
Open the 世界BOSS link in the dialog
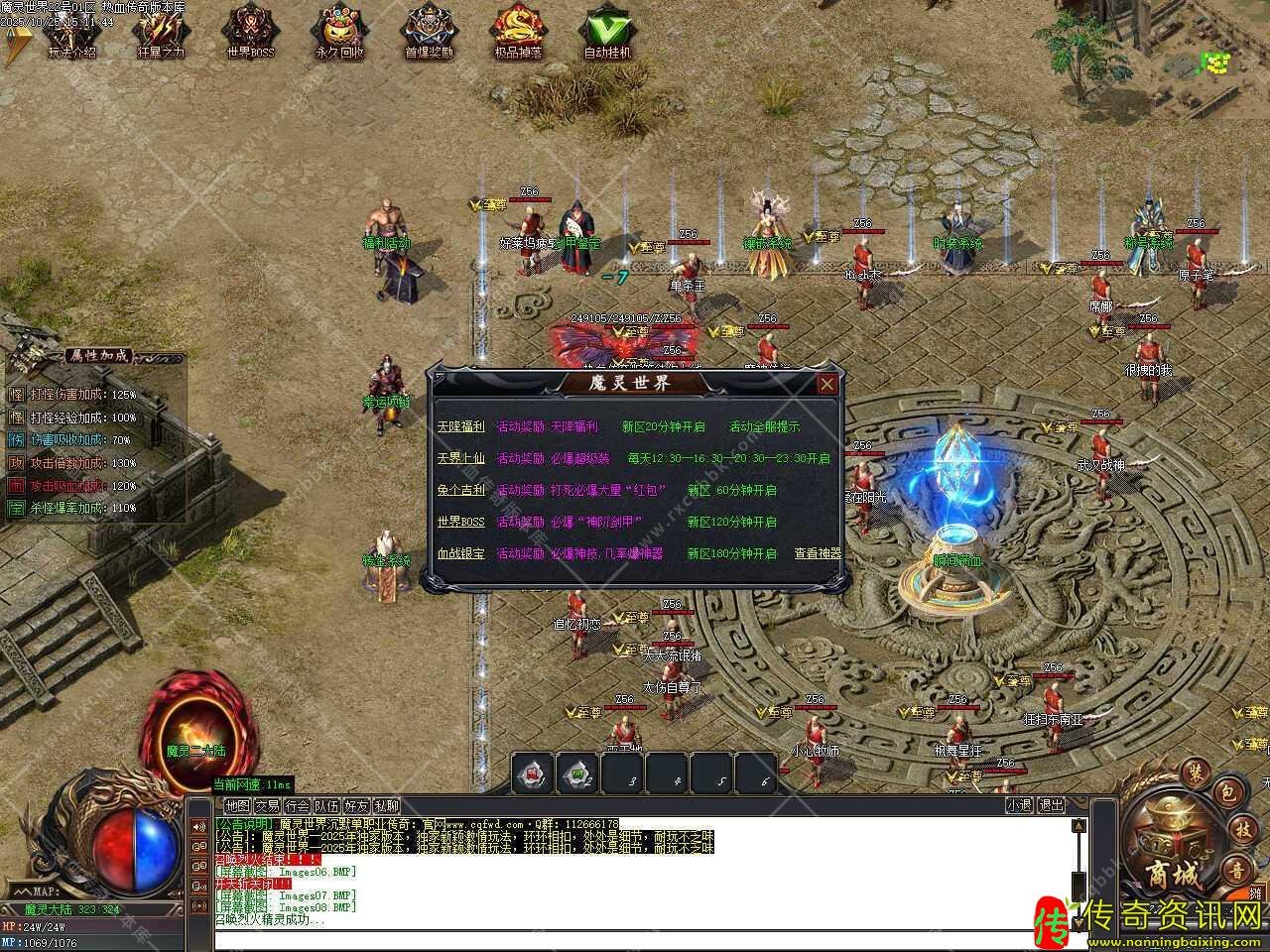pos(460,522)
